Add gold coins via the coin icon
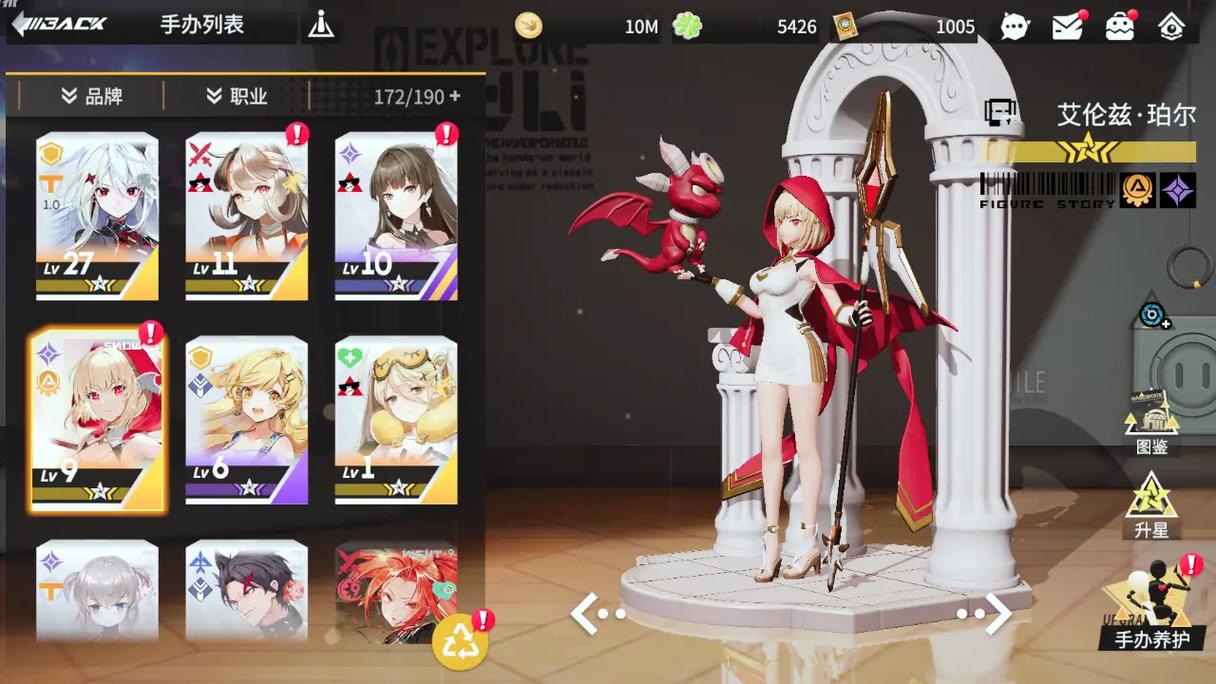The height and width of the screenshot is (684, 1216). (529, 26)
